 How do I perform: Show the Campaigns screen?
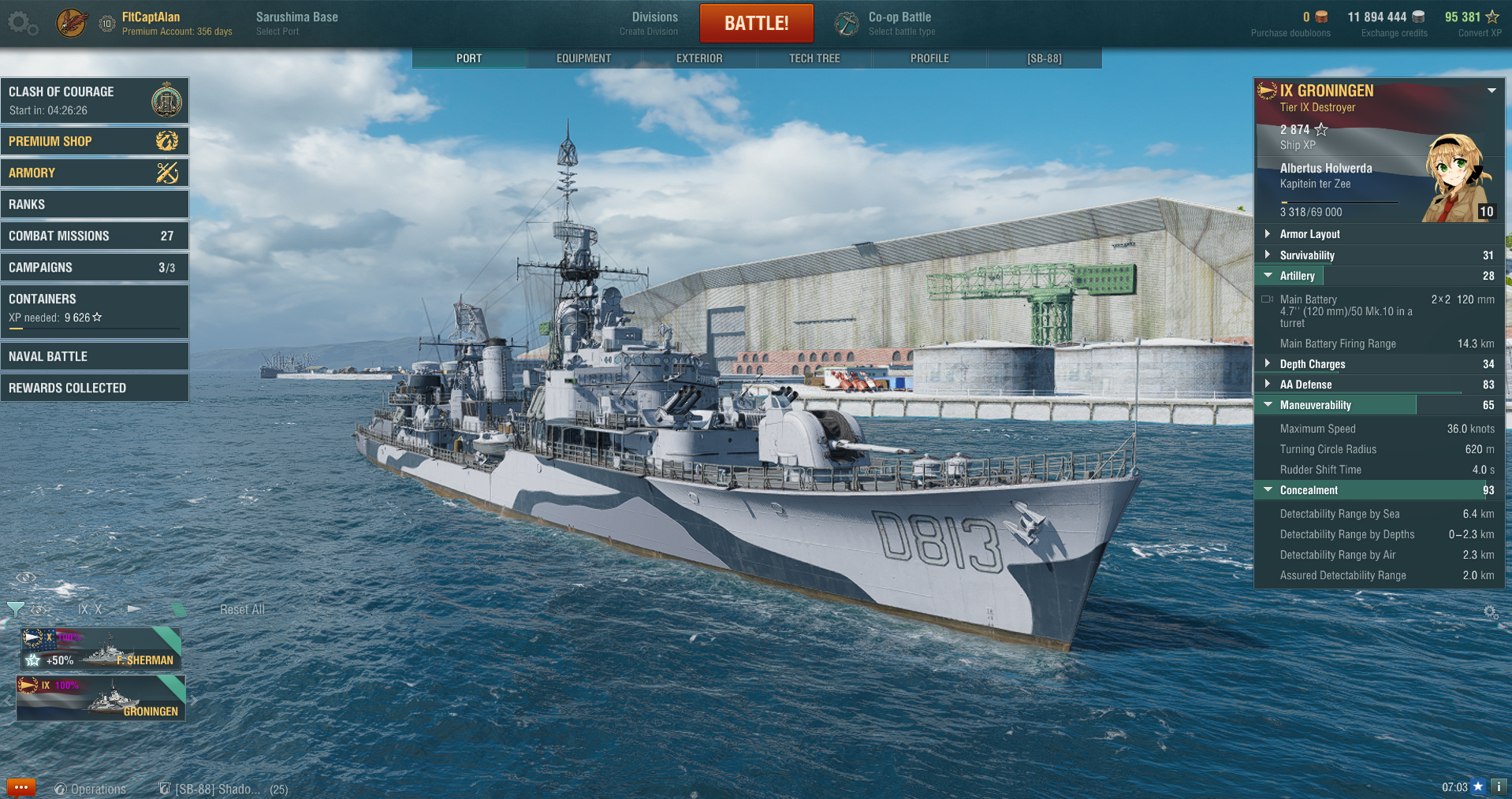95,267
